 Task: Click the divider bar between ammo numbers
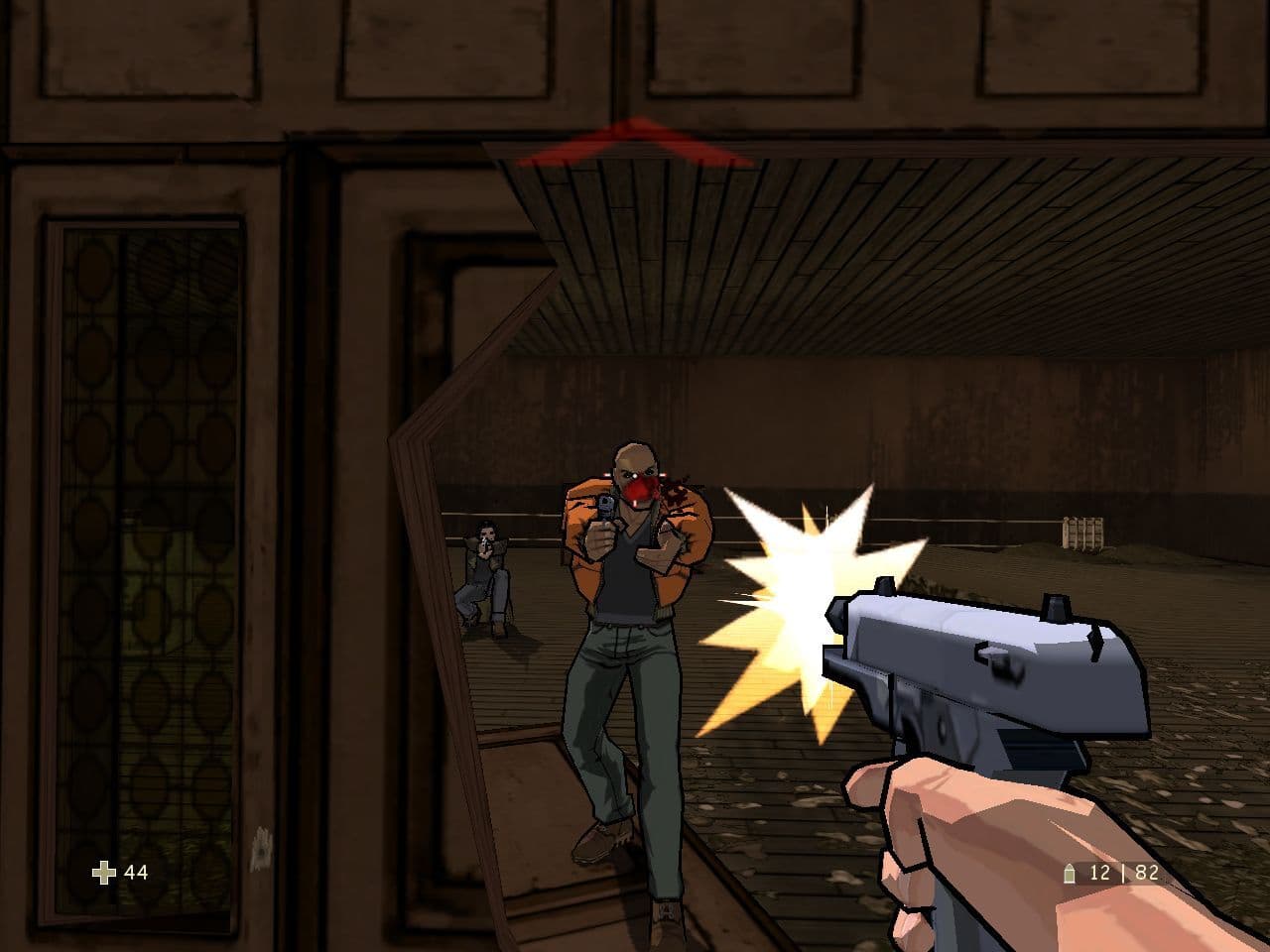click(x=1123, y=875)
